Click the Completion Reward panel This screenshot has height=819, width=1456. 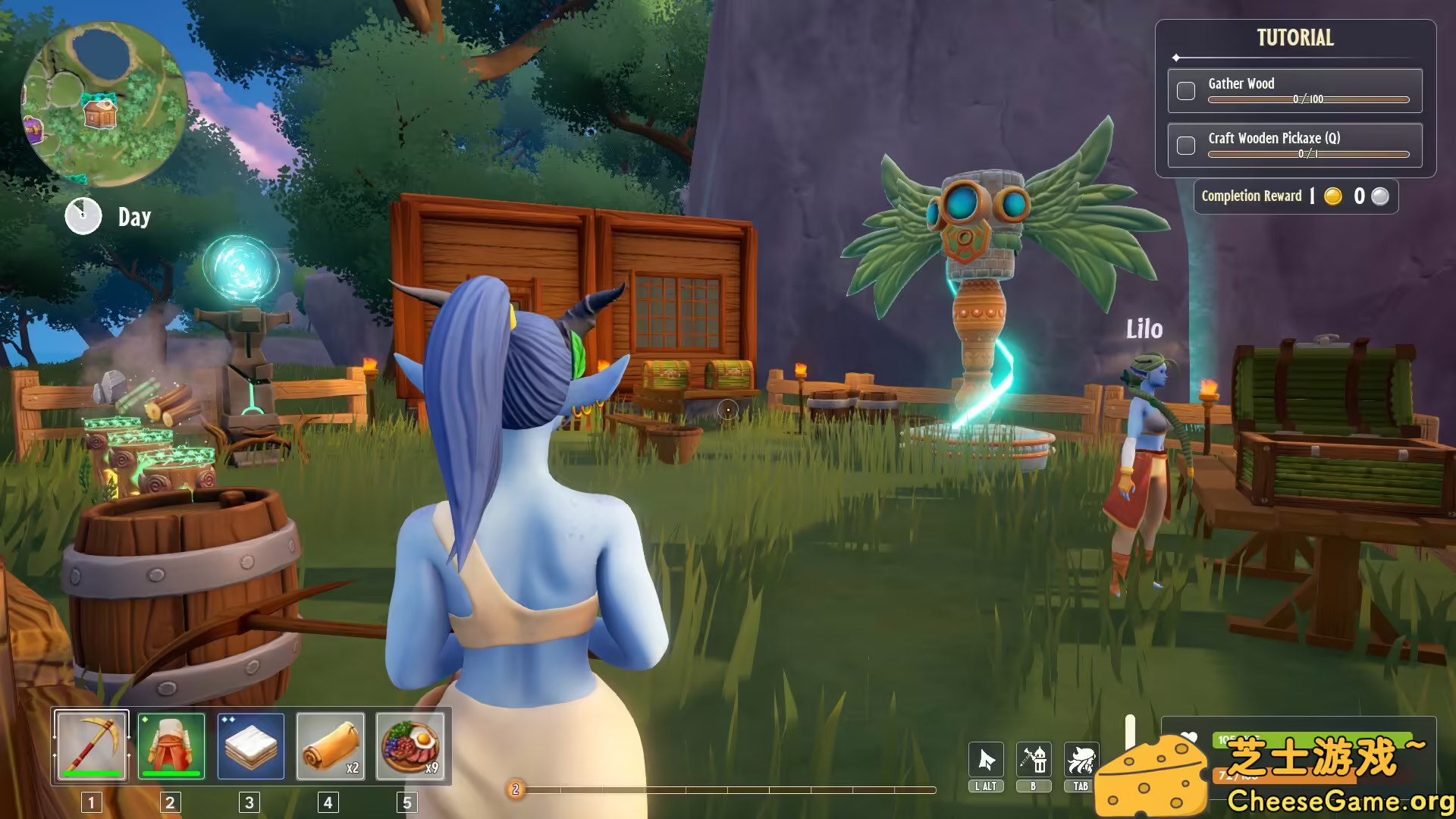(x=1295, y=196)
